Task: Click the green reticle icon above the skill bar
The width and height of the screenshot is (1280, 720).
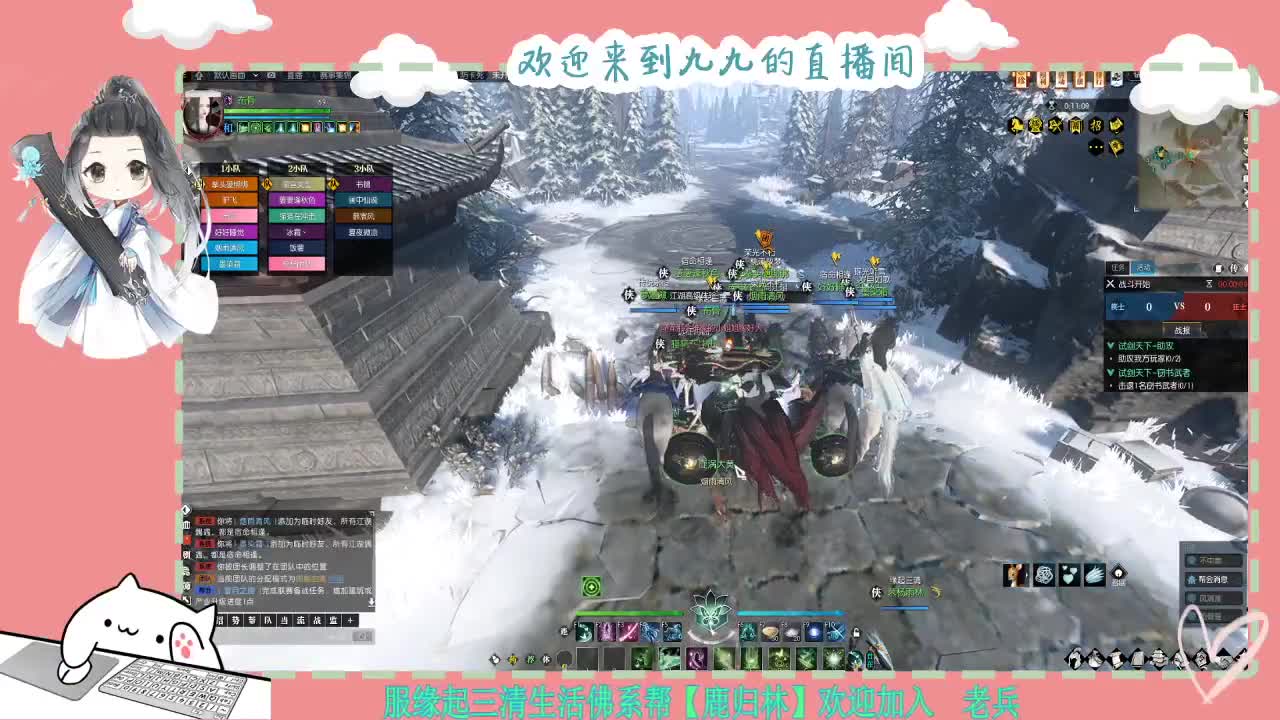Action: click(x=591, y=587)
